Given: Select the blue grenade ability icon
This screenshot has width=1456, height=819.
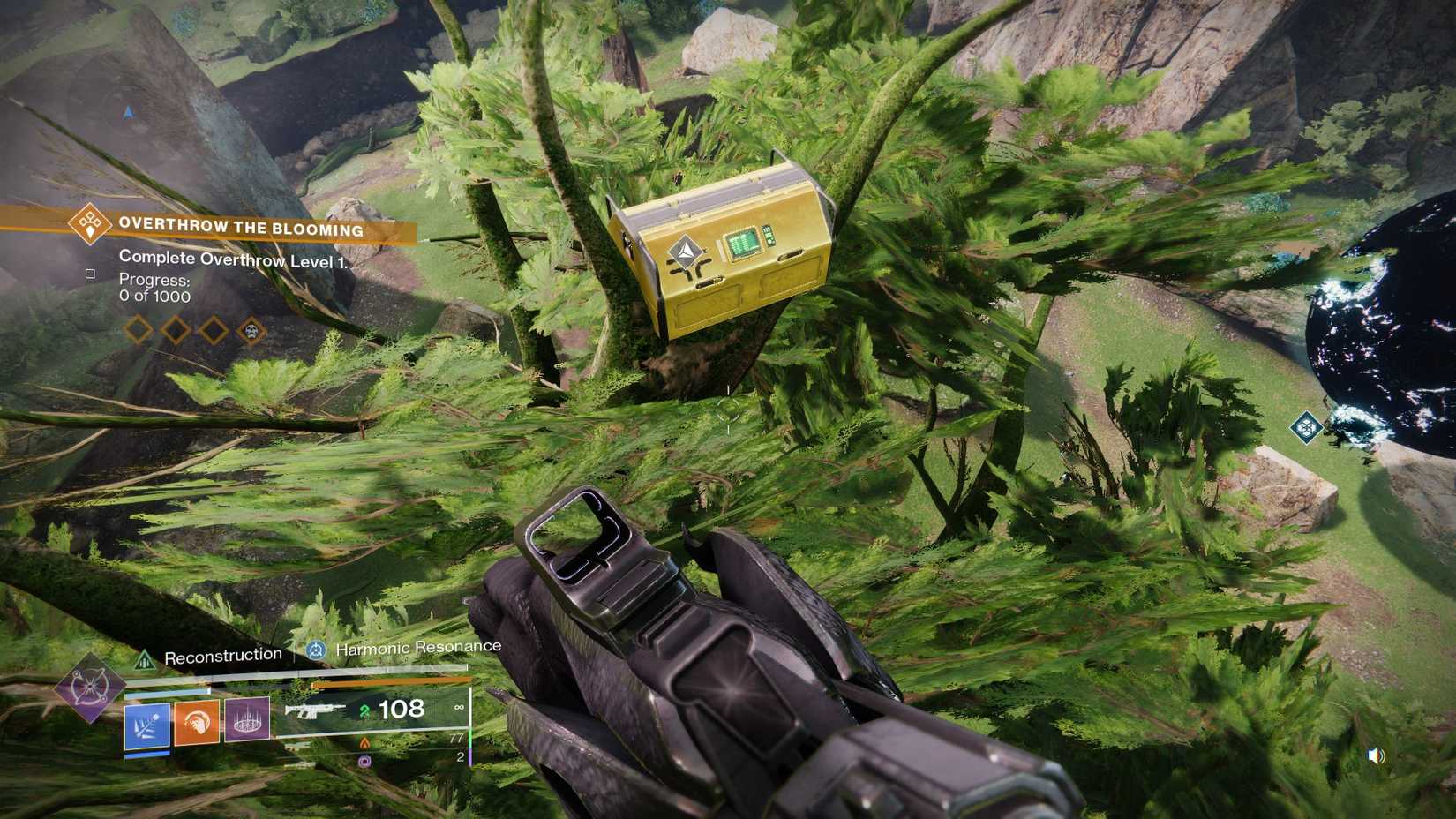Looking at the screenshot, I should coord(146,725).
